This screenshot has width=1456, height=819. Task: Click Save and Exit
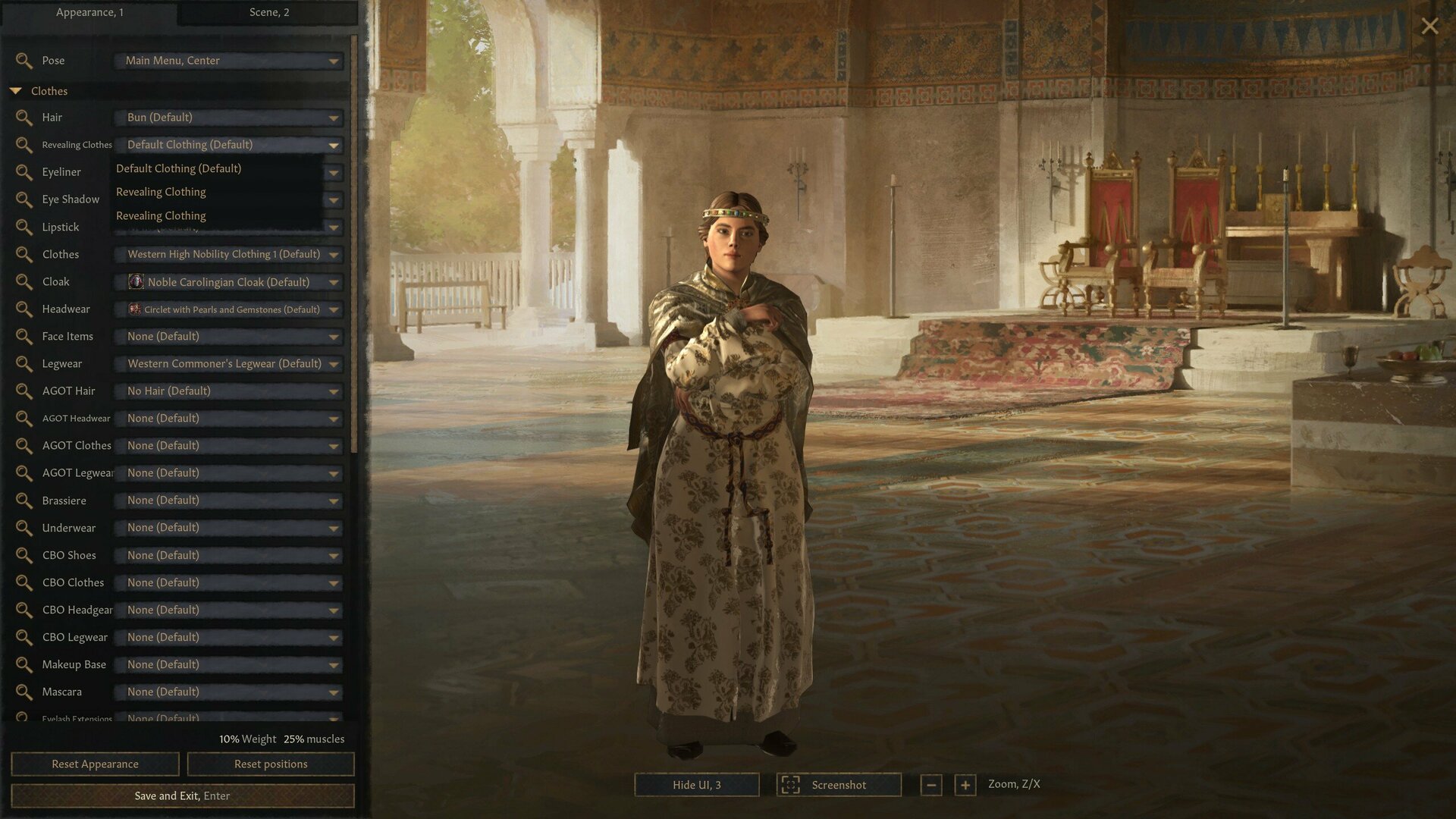pyautogui.click(x=182, y=795)
